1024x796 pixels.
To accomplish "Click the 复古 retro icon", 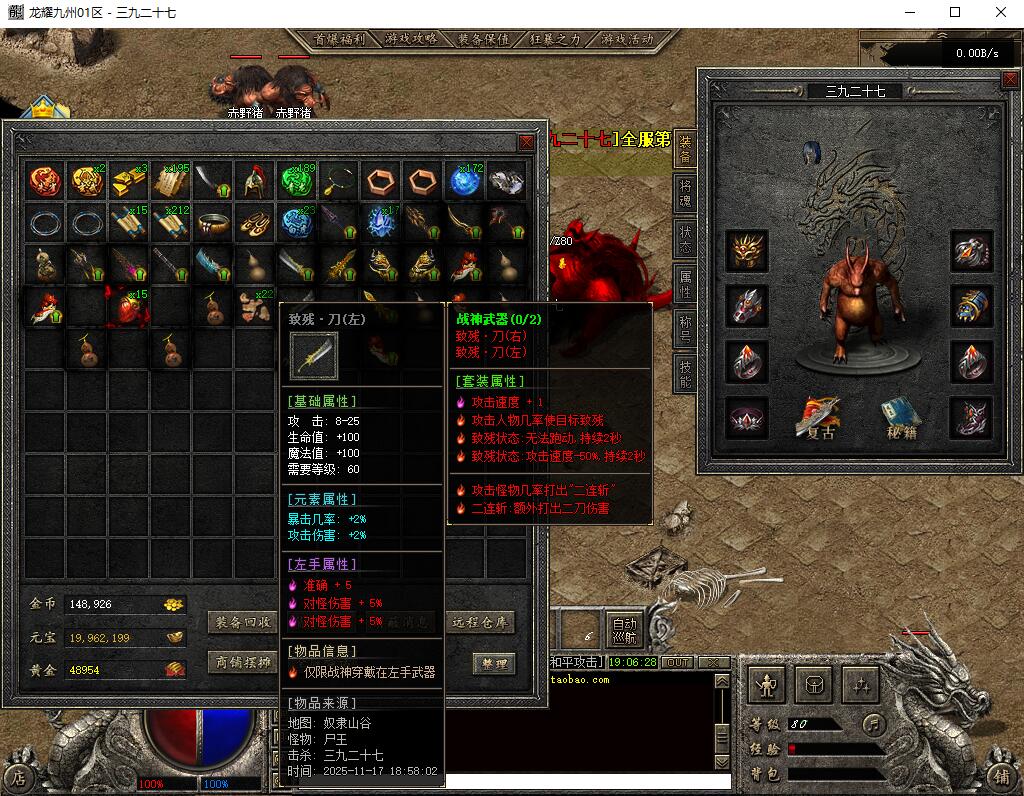I will [820, 419].
